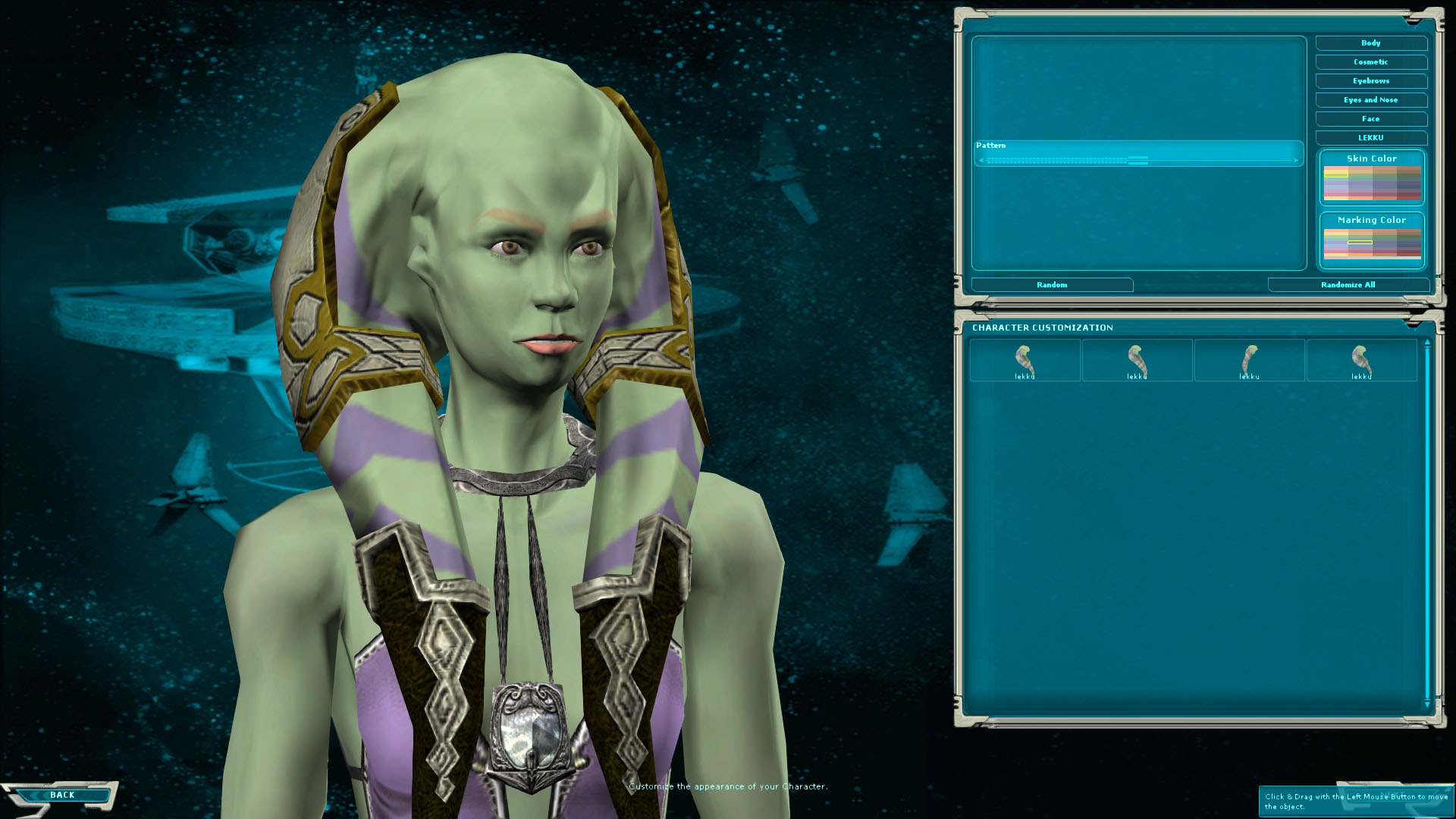Click the Pattern slider left arrow
This screenshot has width=1456, height=819.
click(x=981, y=160)
